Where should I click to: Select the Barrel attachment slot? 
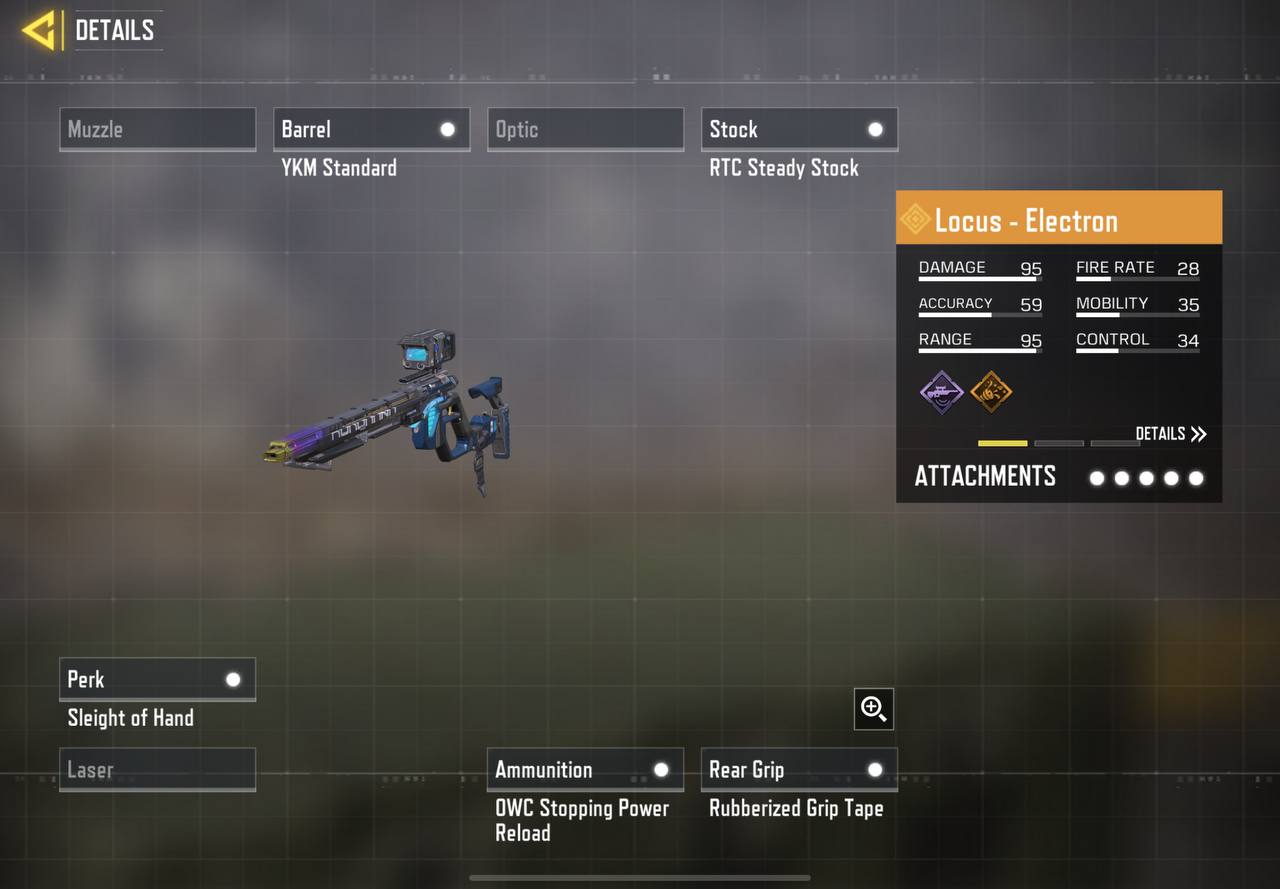371,129
